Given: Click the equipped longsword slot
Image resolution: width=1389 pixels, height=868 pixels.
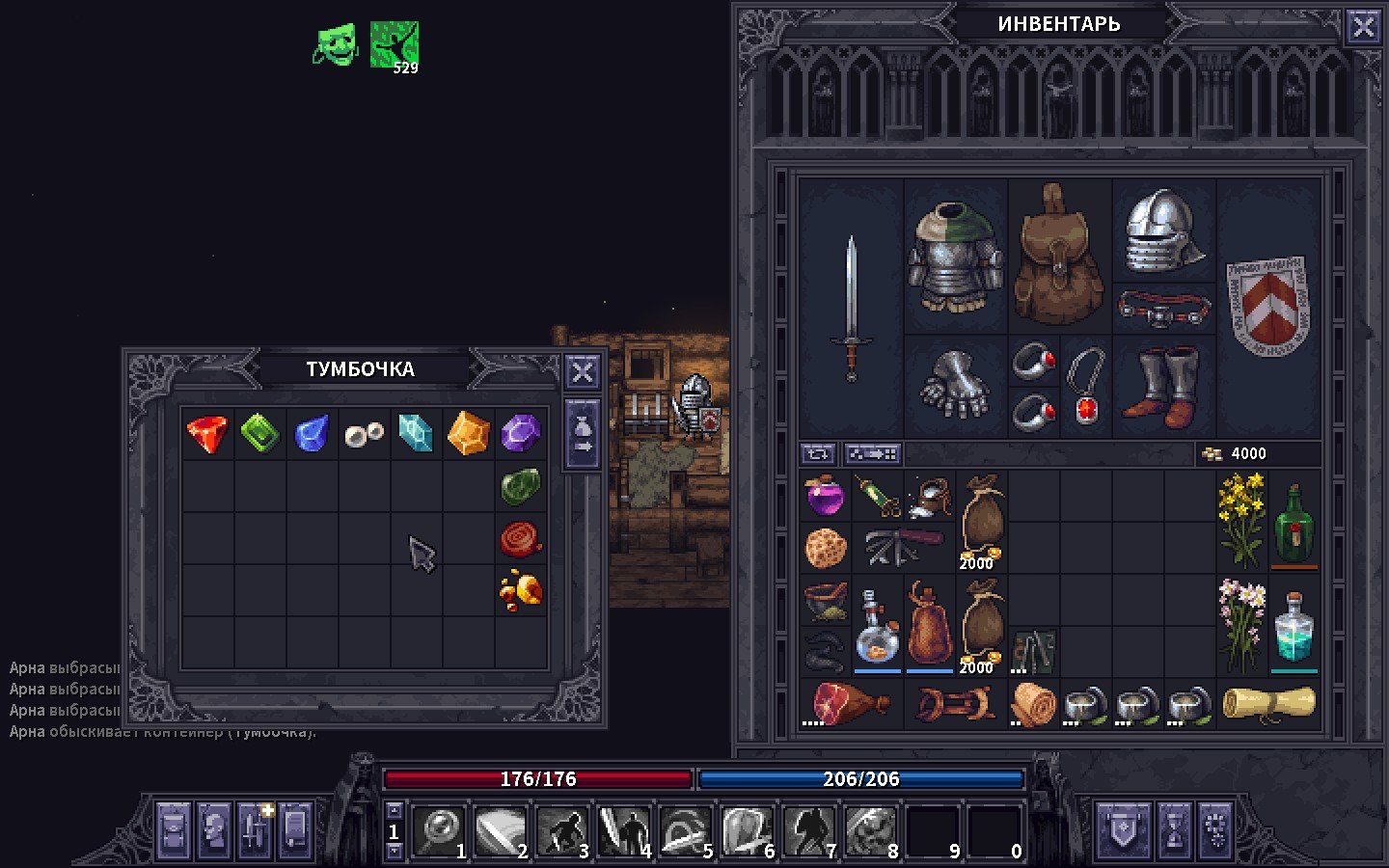Looking at the screenshot, I should (x=851, y=309).
